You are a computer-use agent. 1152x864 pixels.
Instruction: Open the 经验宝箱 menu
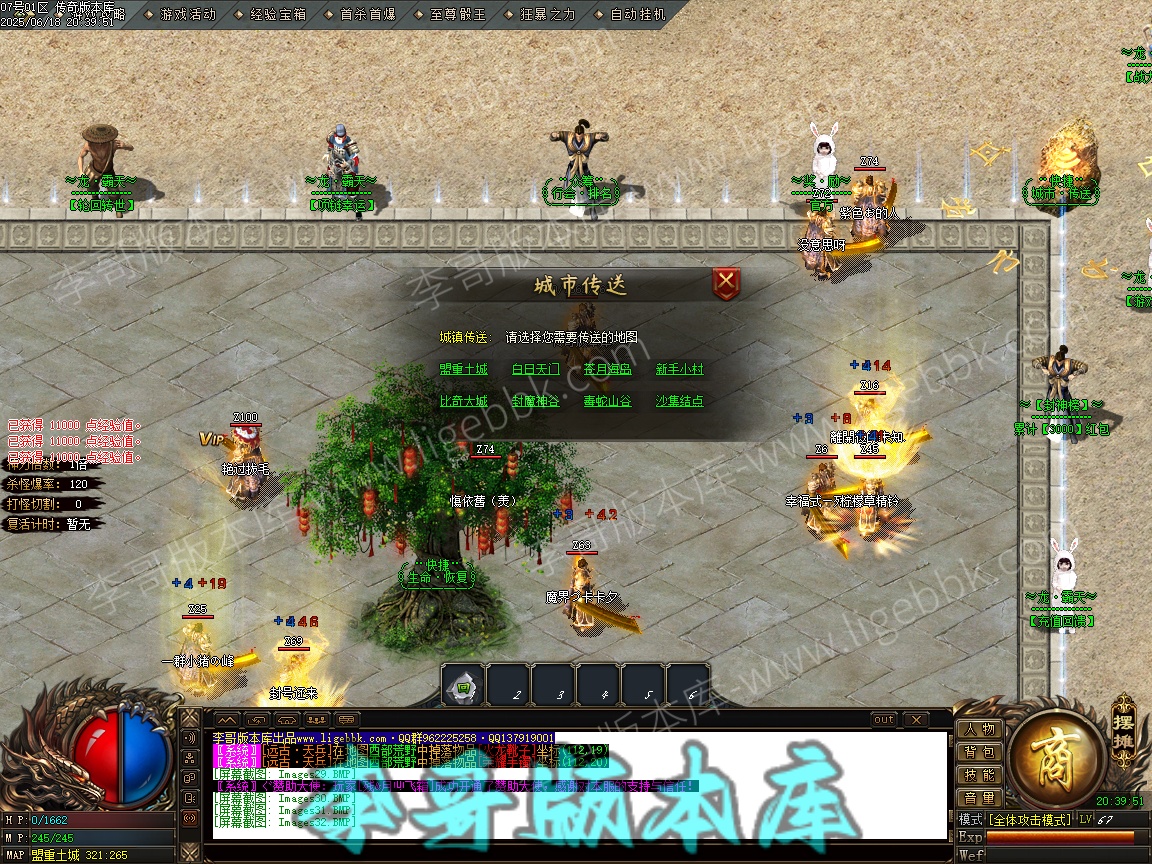click(x=277, y=15)
